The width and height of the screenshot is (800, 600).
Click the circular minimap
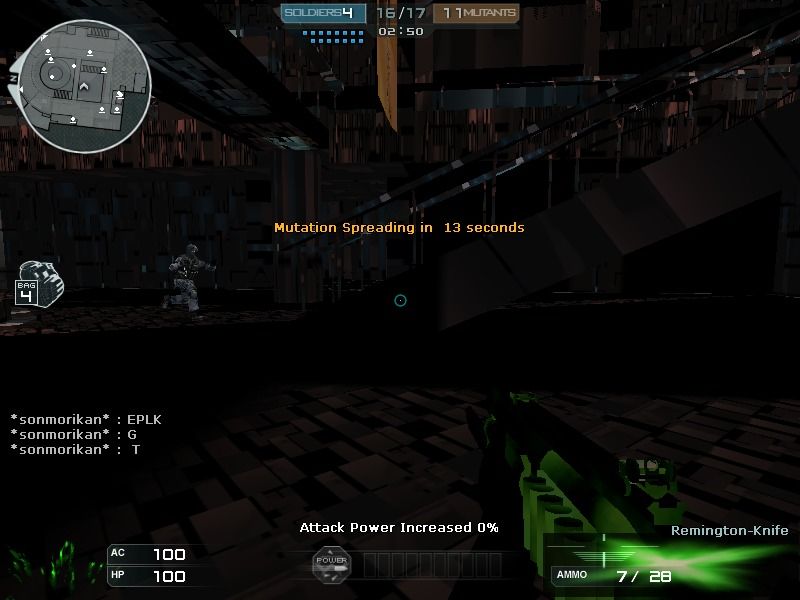[83, 86]
